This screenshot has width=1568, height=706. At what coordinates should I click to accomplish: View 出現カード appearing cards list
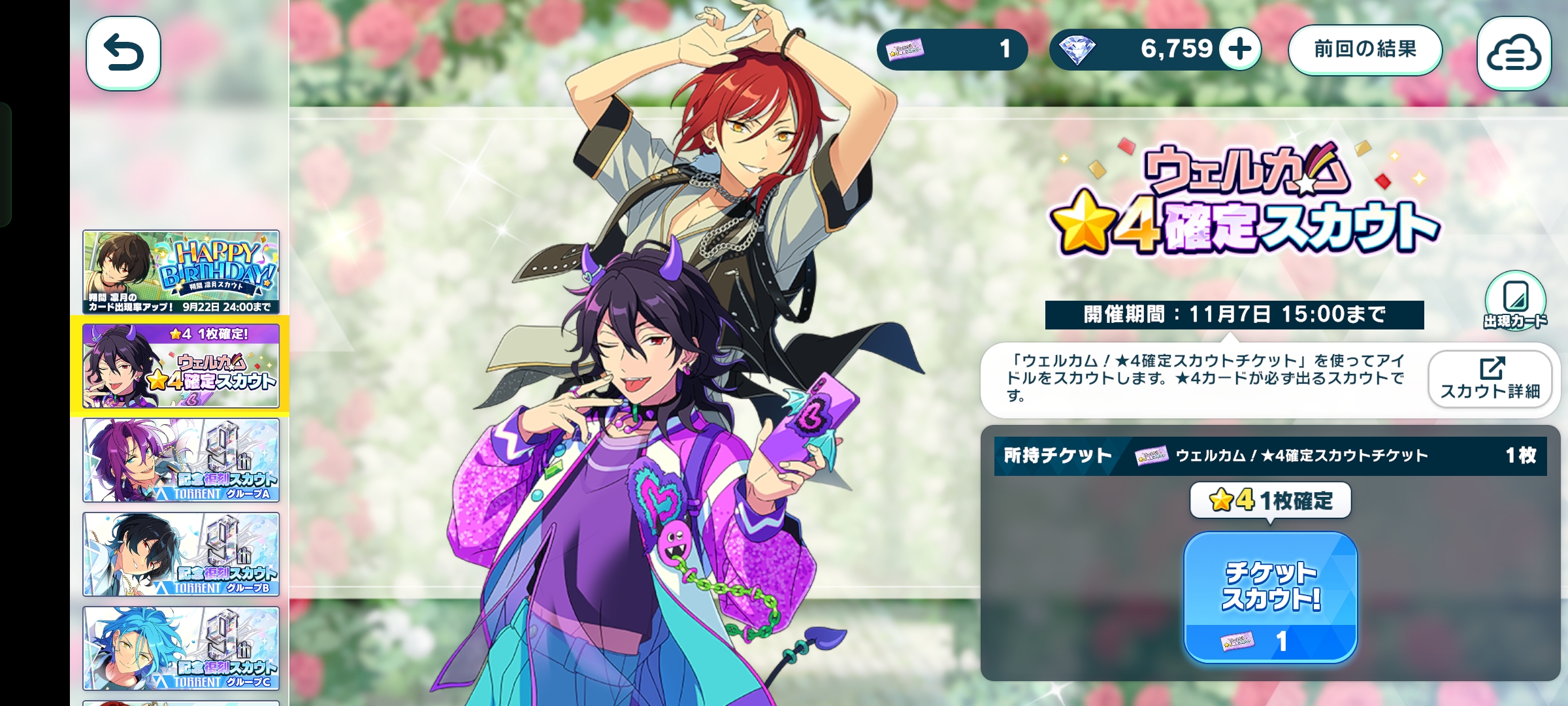point(1515,302)
